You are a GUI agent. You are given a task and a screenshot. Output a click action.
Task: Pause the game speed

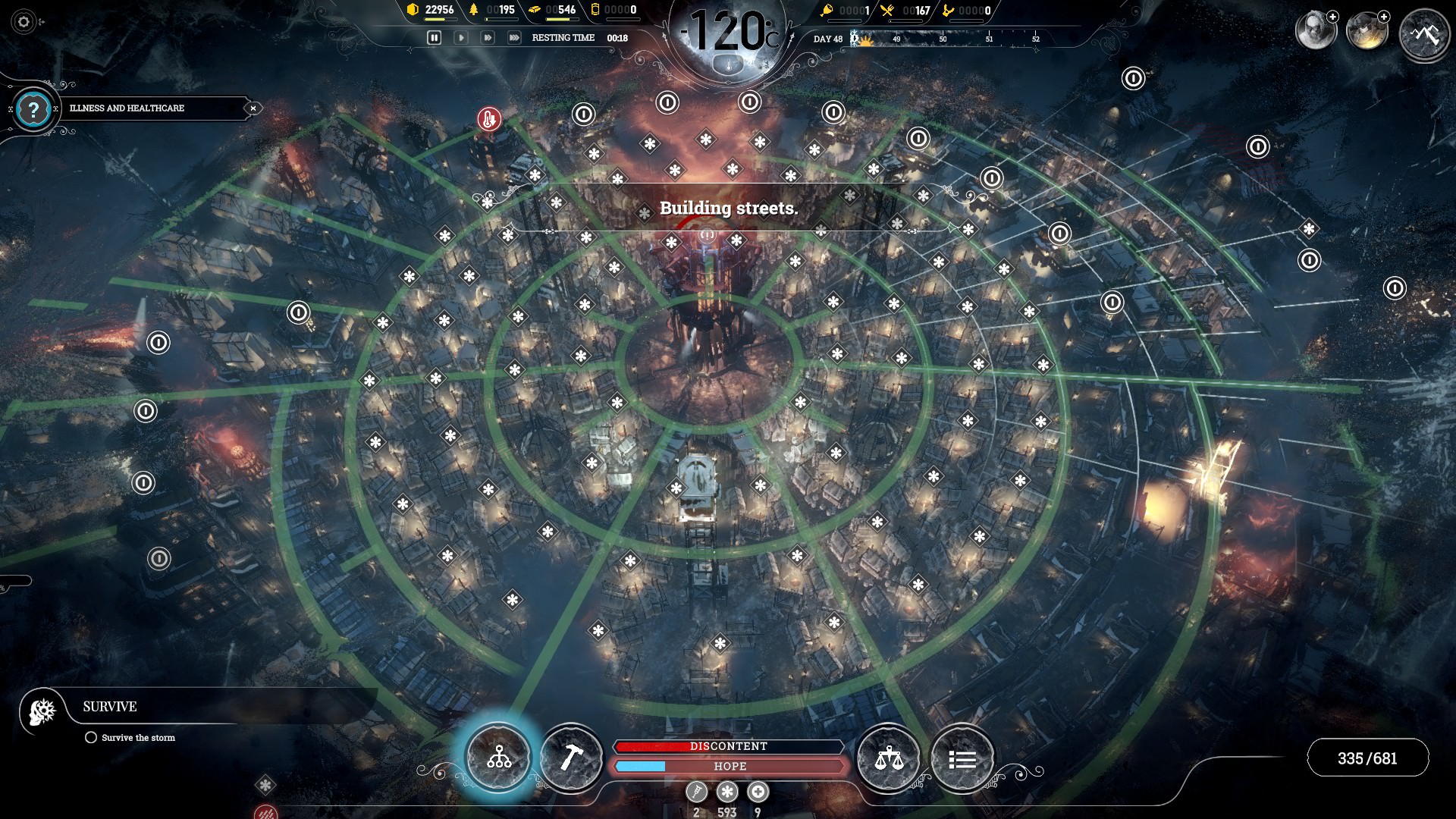coord(434,37)
